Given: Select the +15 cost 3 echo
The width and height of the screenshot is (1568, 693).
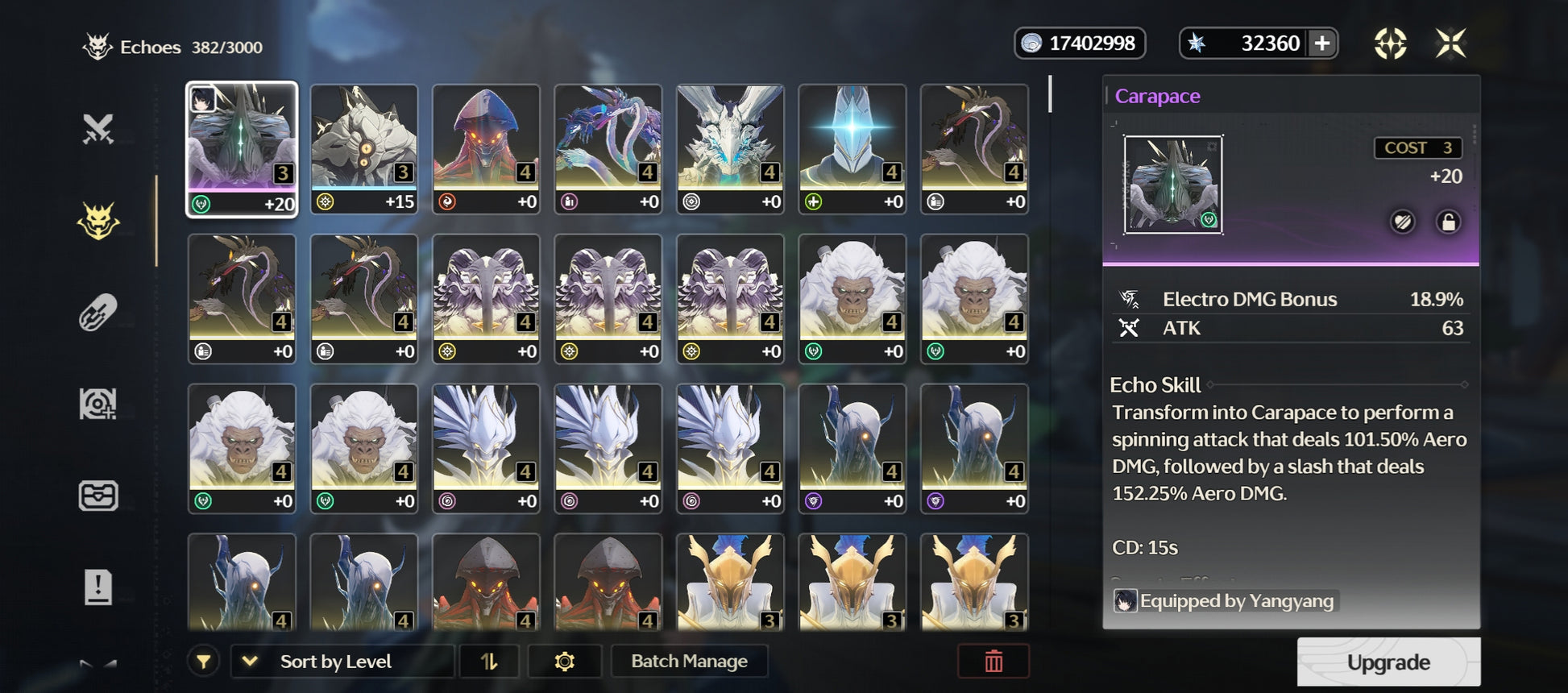Looking at the screenshot, I should [x=364, y=149].
